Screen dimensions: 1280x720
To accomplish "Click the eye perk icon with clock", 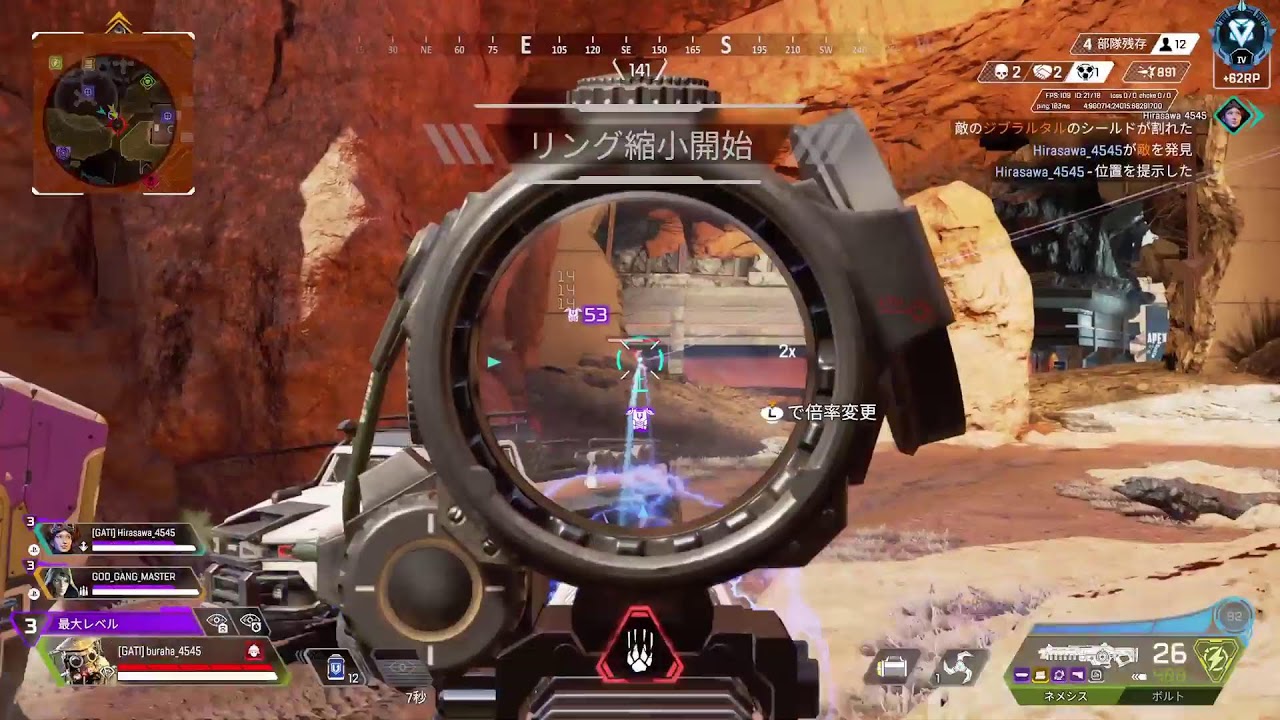I will tap(251, 623).
